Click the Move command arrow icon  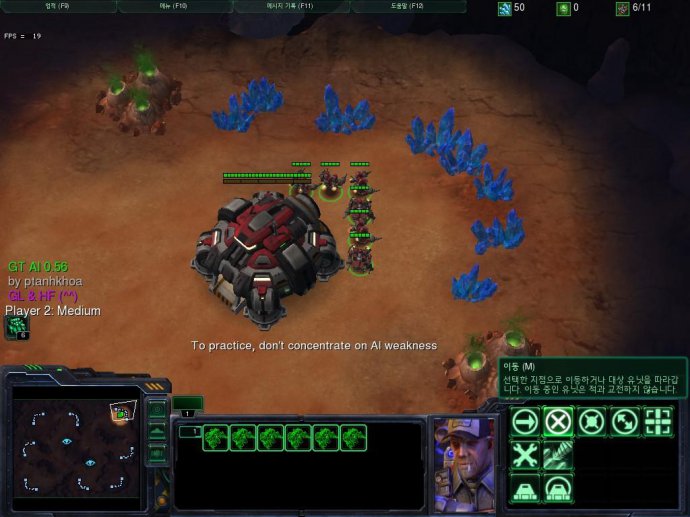tap(525, 421)
